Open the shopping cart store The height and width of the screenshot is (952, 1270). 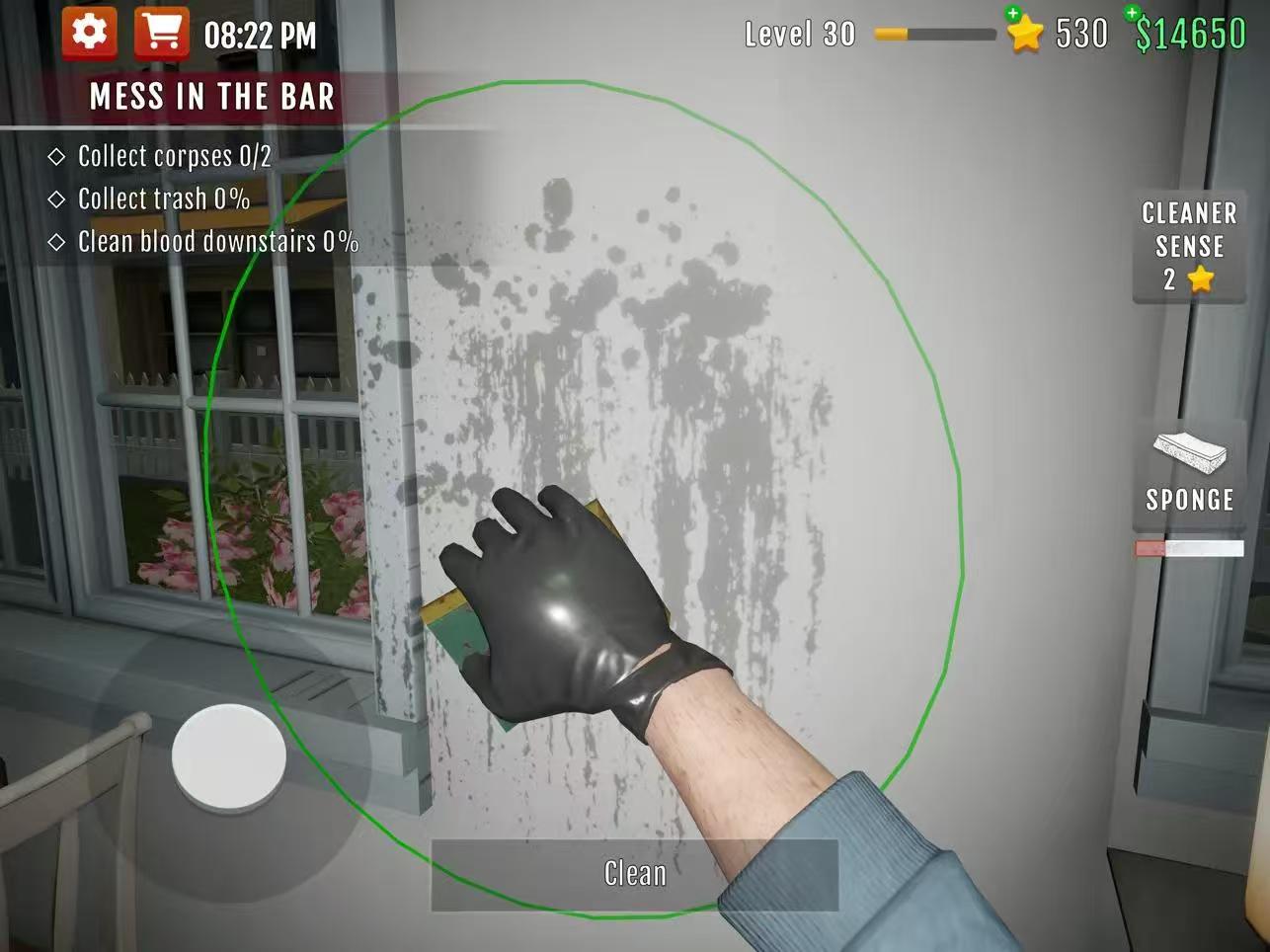[x=161, y=33]
